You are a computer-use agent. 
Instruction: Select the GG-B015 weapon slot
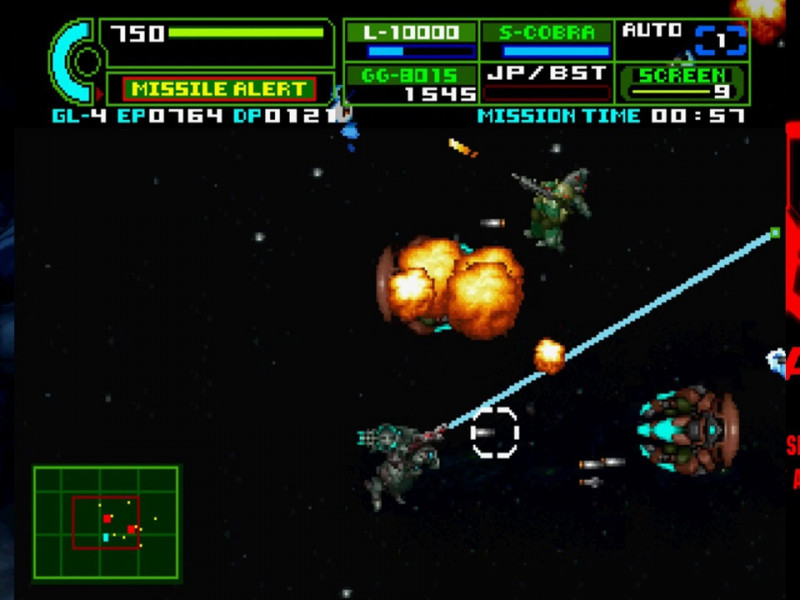412,83
